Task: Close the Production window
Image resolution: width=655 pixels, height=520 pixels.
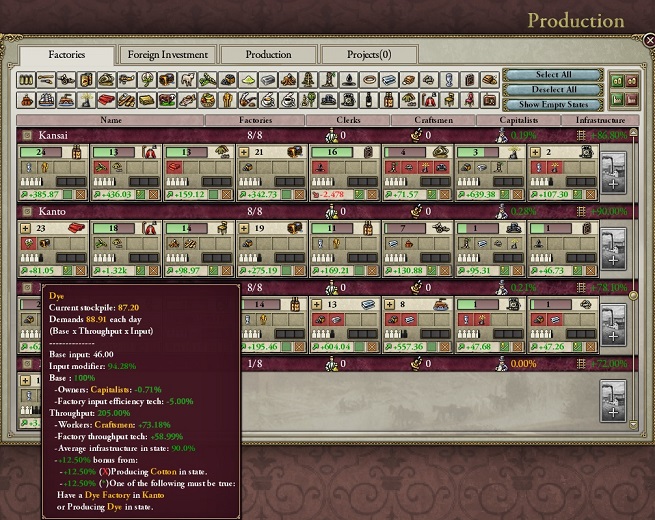Action: (647, 41)
